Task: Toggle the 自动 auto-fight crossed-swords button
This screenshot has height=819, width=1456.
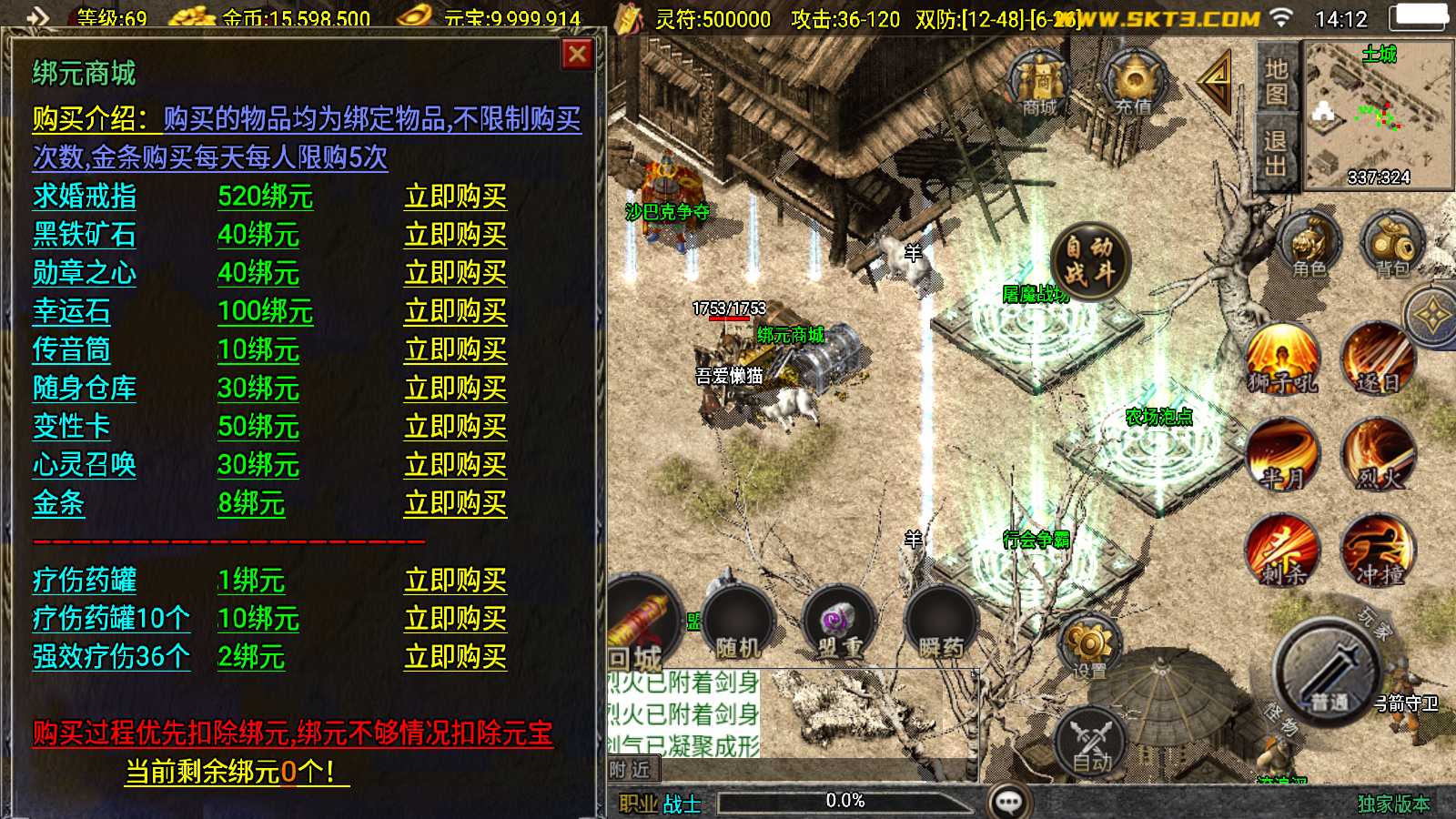Action: pos(1092,742)
